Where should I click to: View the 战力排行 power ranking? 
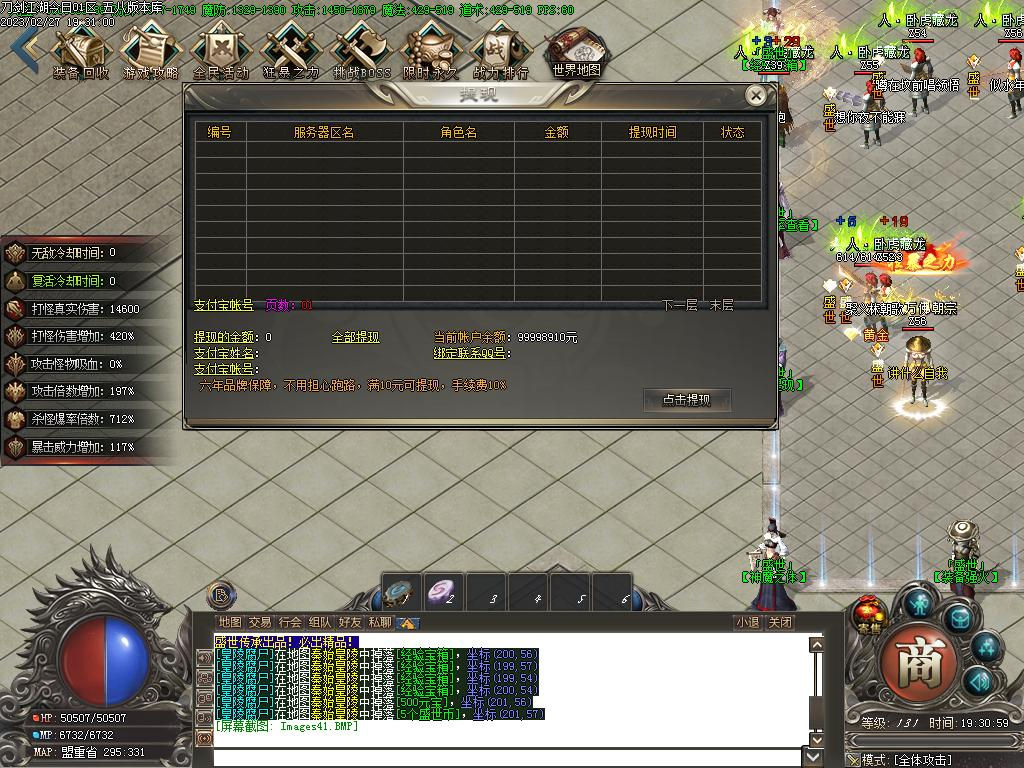[x=500, y=50]
